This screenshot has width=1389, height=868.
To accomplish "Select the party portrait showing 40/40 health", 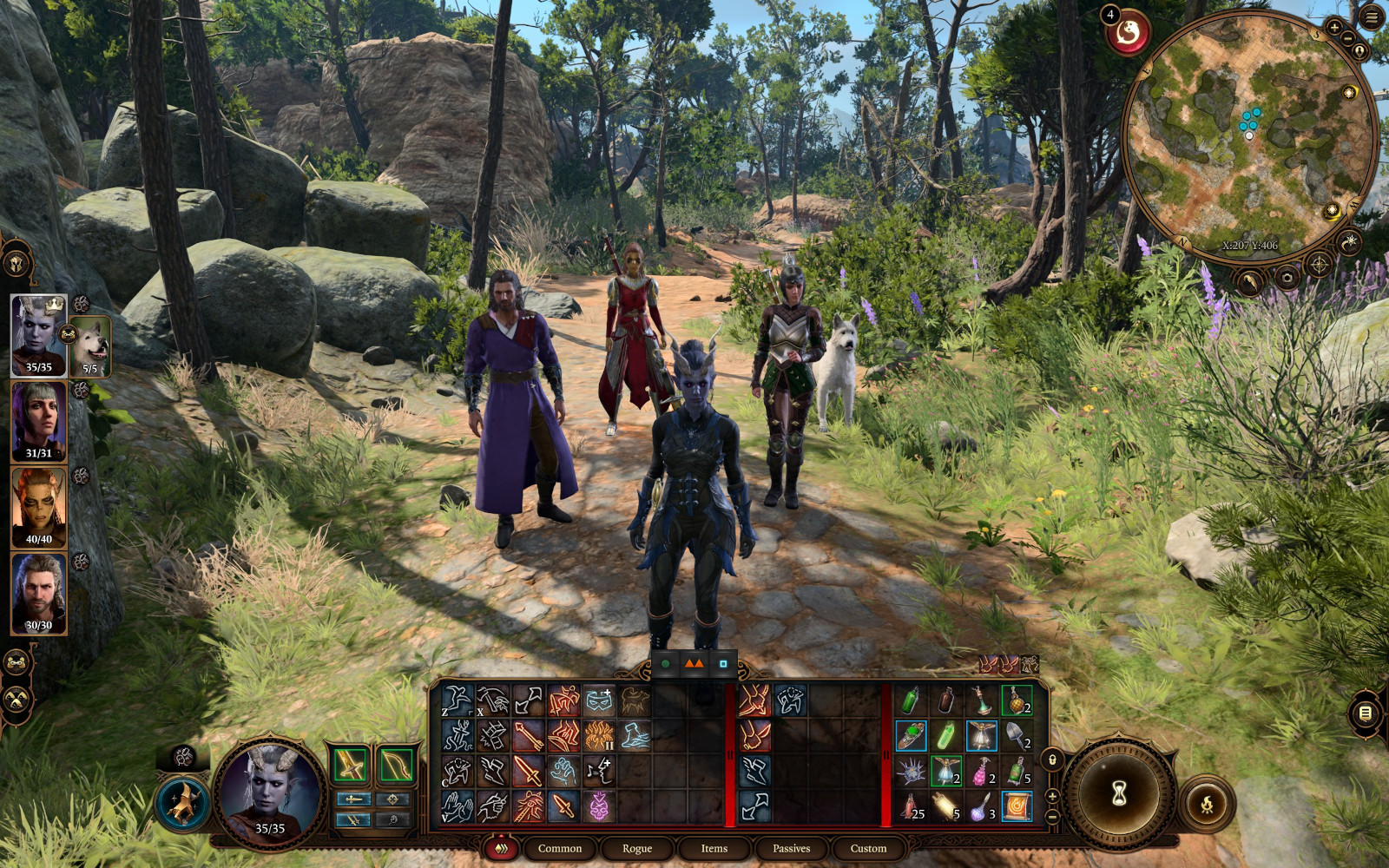I will 39,508.
